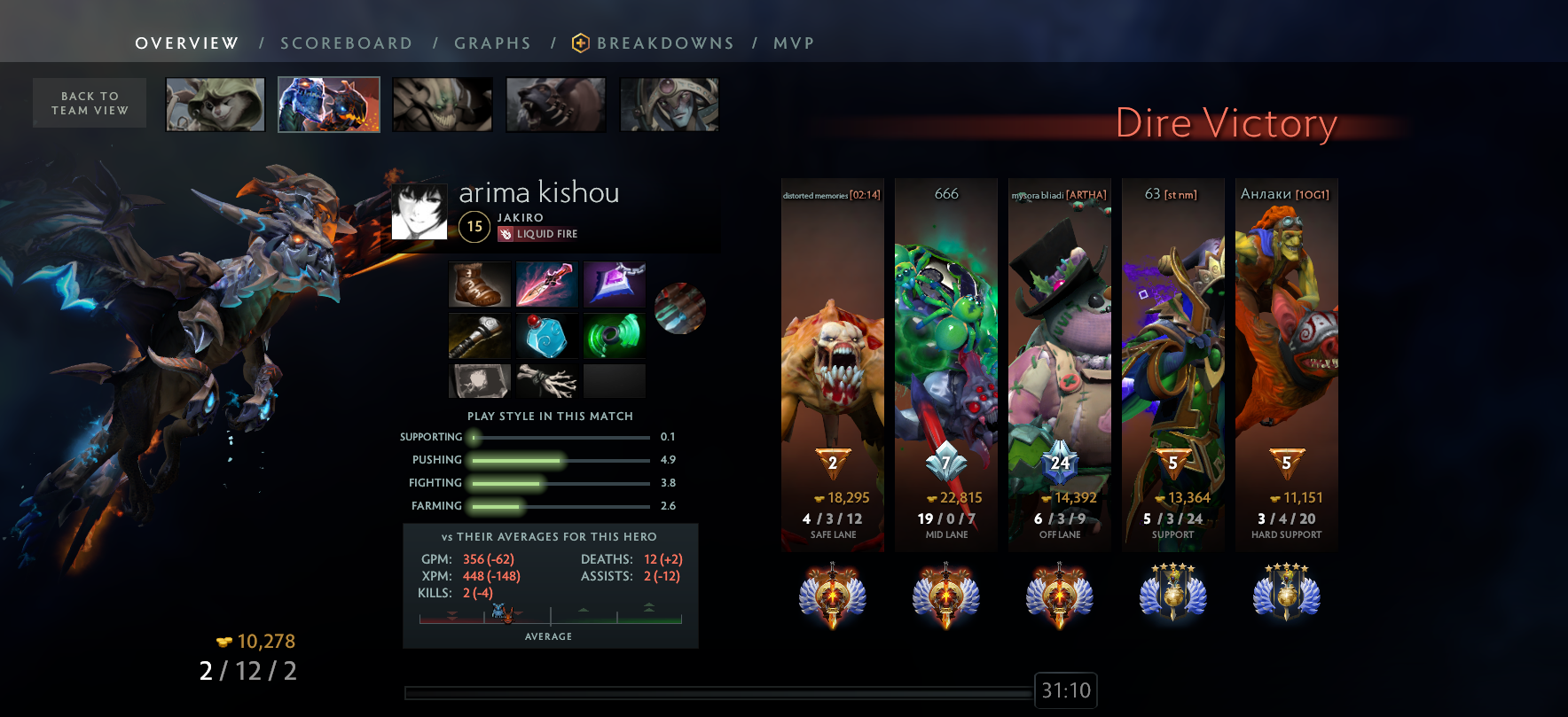Inspect the circular neutral item slot

point(680,308)
